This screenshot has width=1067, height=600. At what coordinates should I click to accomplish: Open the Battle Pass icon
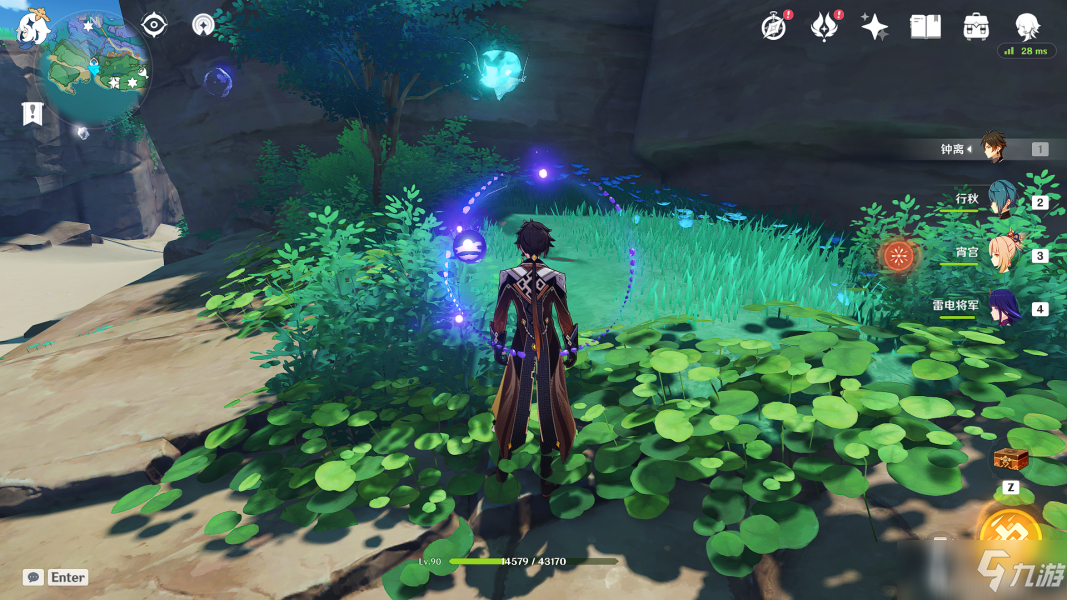(x=824, y=27)
